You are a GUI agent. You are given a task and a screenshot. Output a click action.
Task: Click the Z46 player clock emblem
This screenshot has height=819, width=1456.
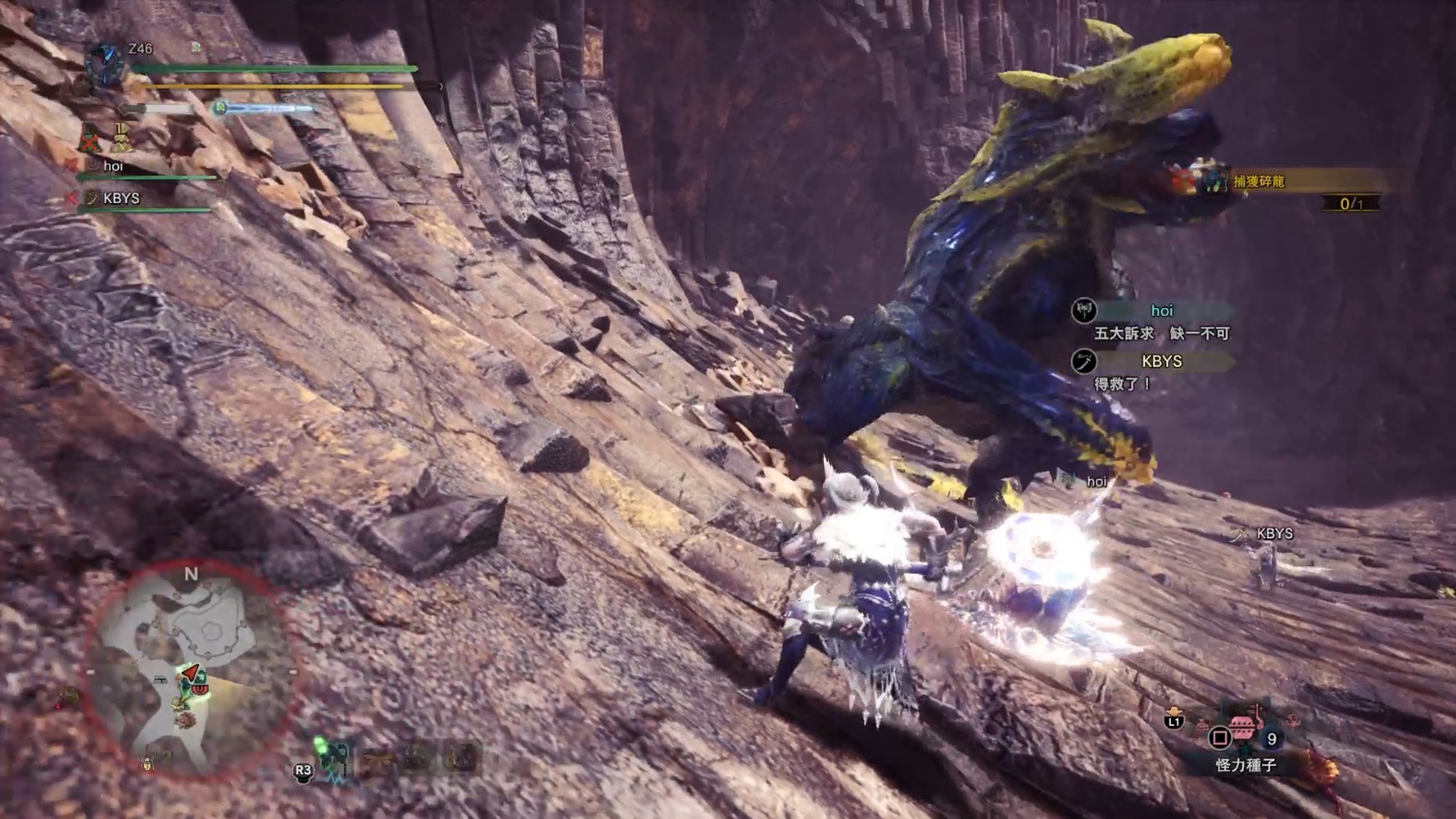[105, 64]
